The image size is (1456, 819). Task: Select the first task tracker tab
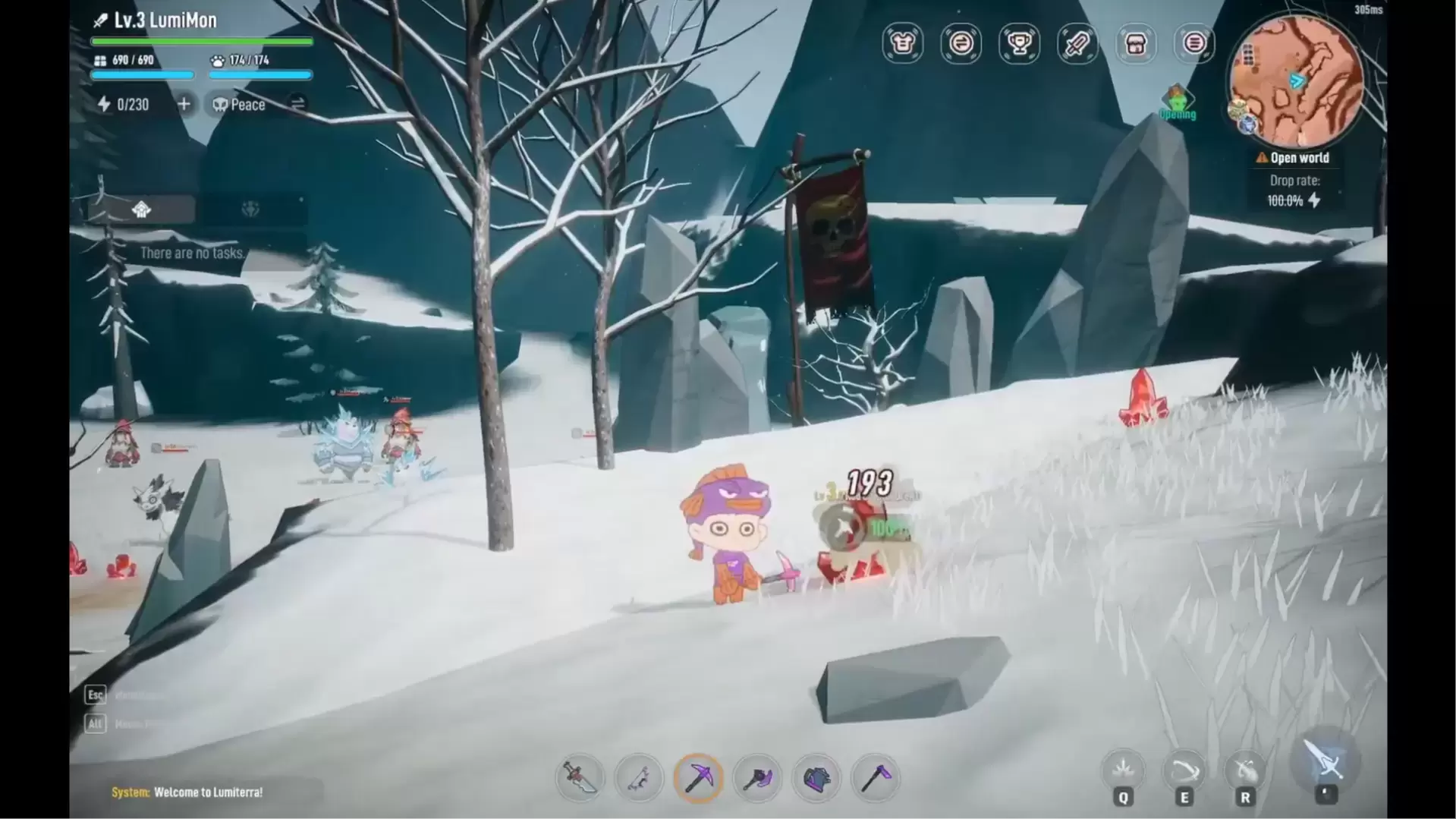pyautogui.click(x=141, y=209)
